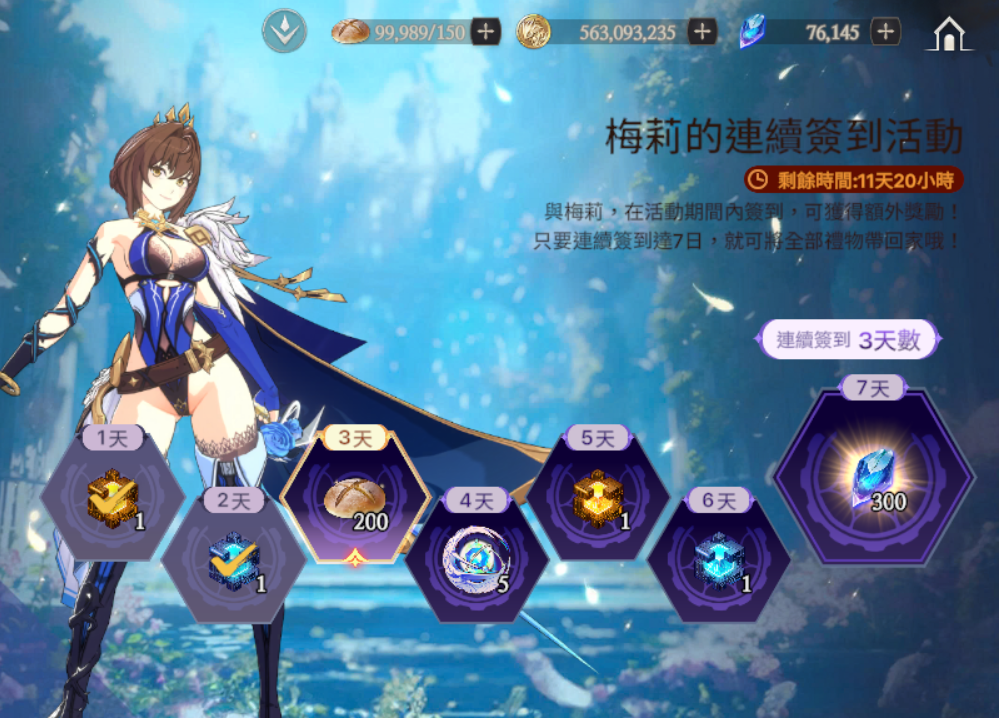
Task: Claim the day 3 bread reward
Action: [x=357, y=498]
